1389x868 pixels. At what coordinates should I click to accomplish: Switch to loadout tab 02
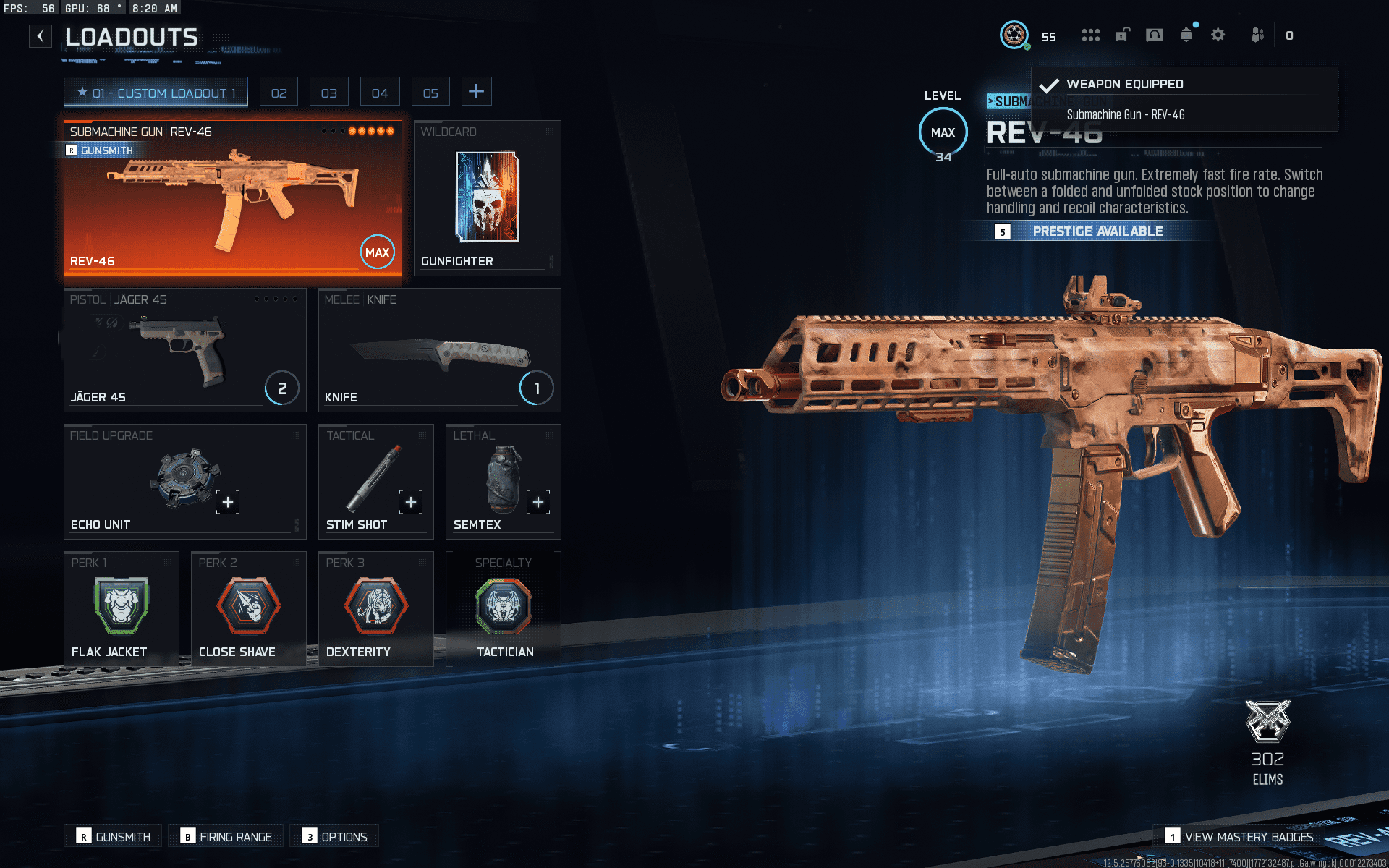coord(279,93)
